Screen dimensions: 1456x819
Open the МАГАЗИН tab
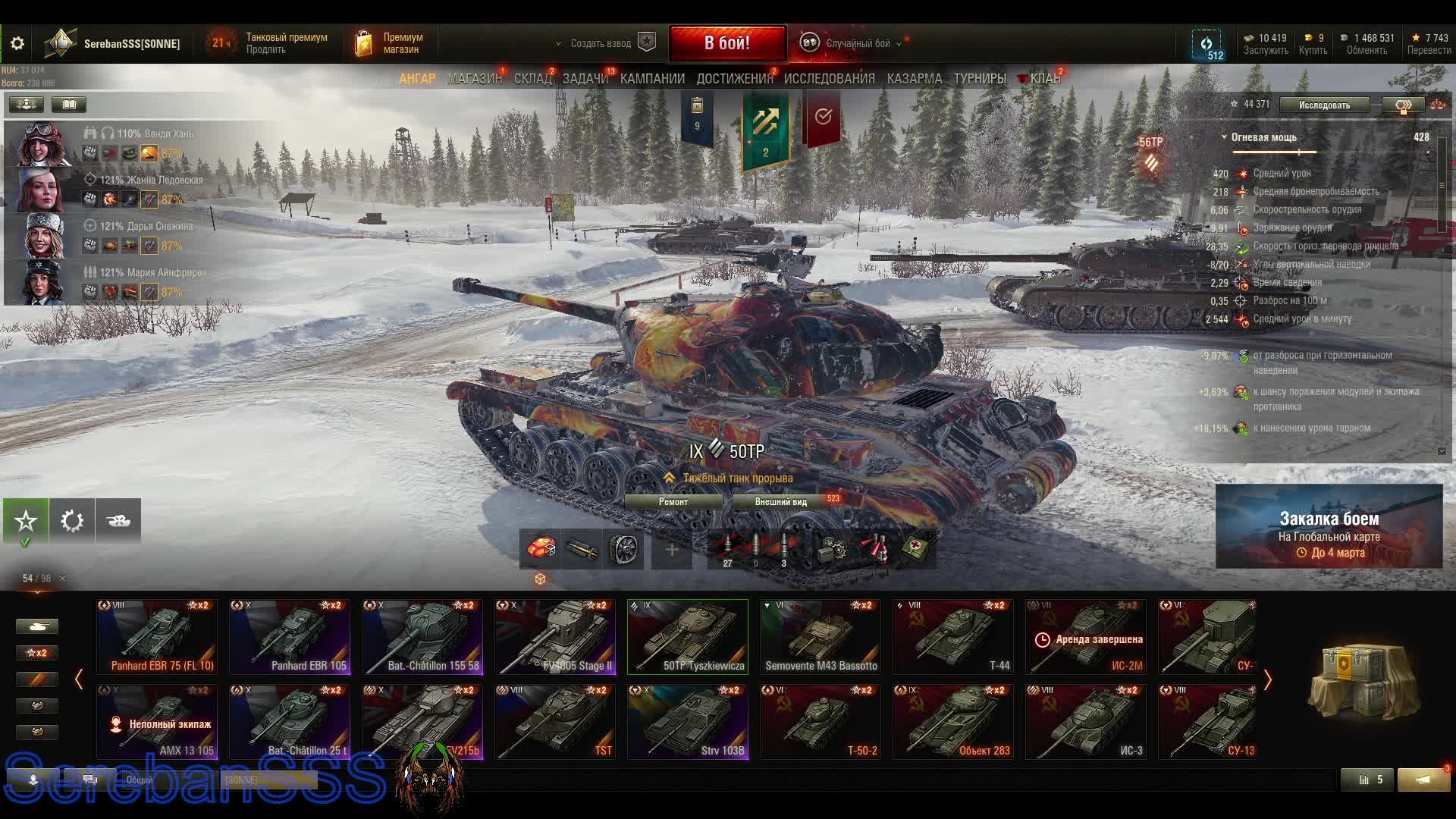pyautogui.click(x=474, y=79)
